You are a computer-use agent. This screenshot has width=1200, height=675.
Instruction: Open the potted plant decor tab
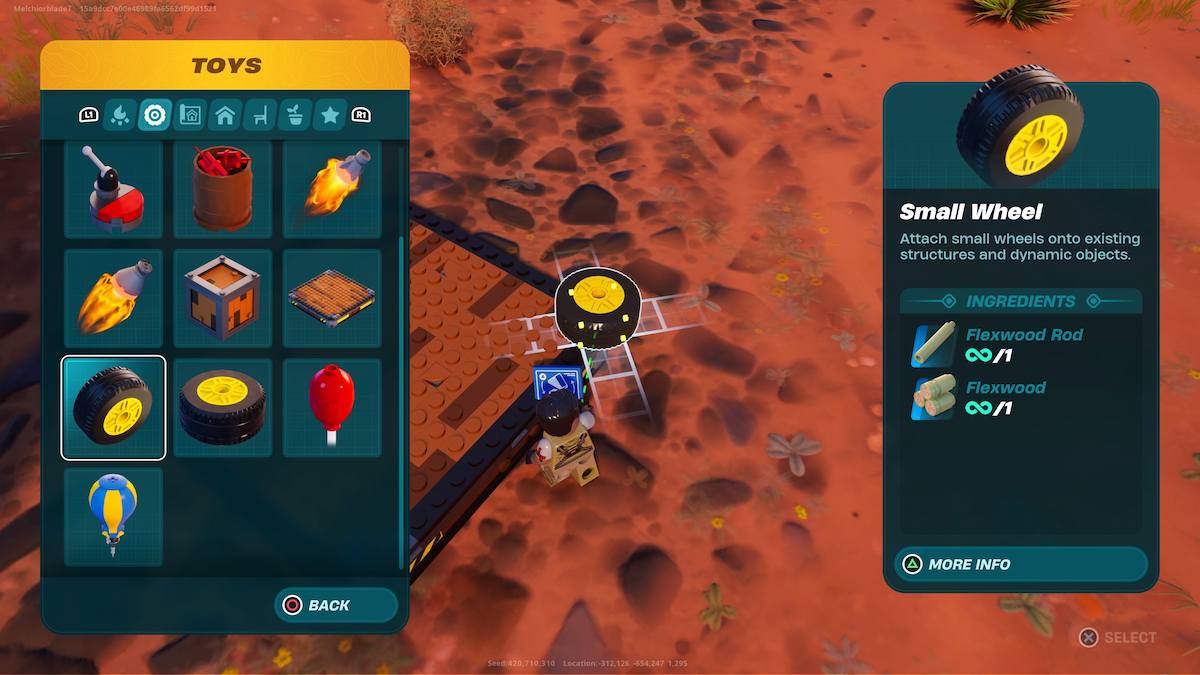tap(295, 115)
